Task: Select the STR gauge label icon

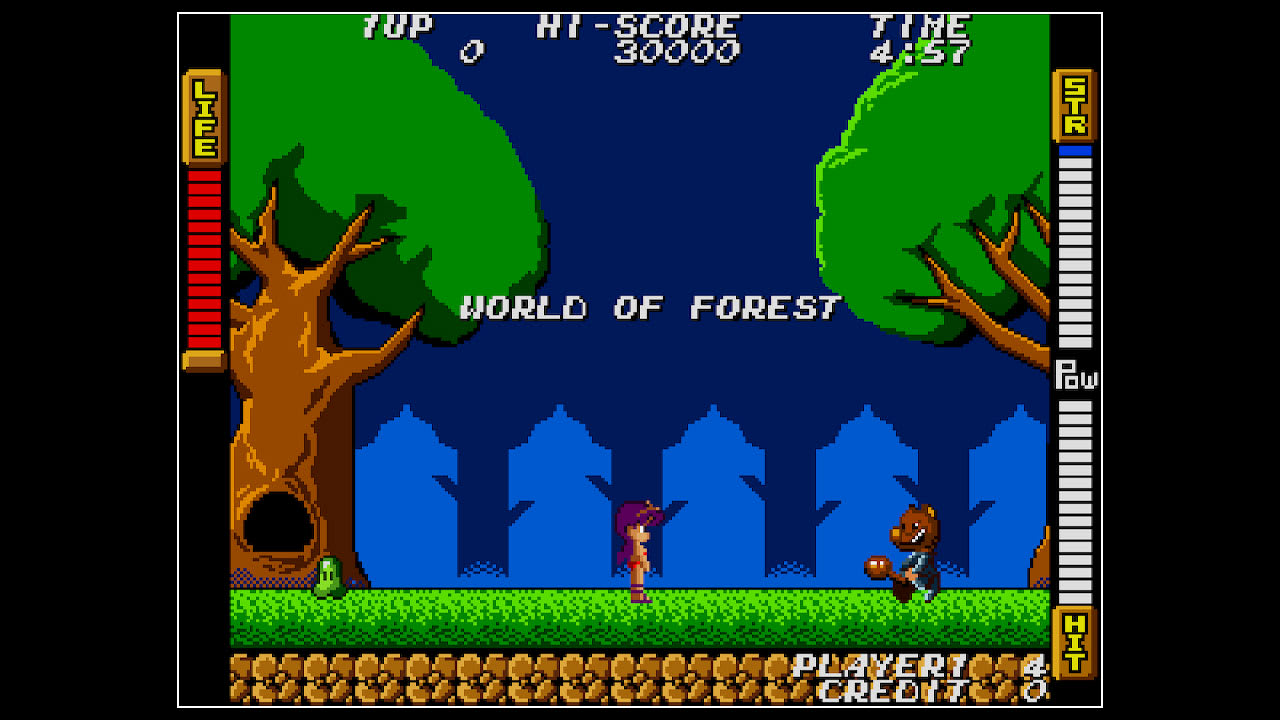Action: coord(1074,105)
